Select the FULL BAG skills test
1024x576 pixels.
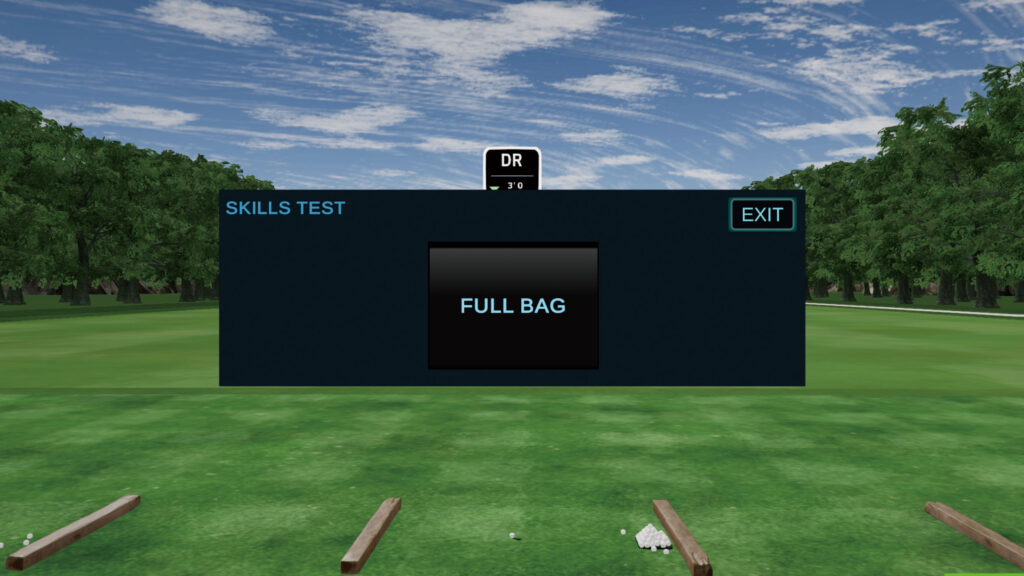click(513, 306)
